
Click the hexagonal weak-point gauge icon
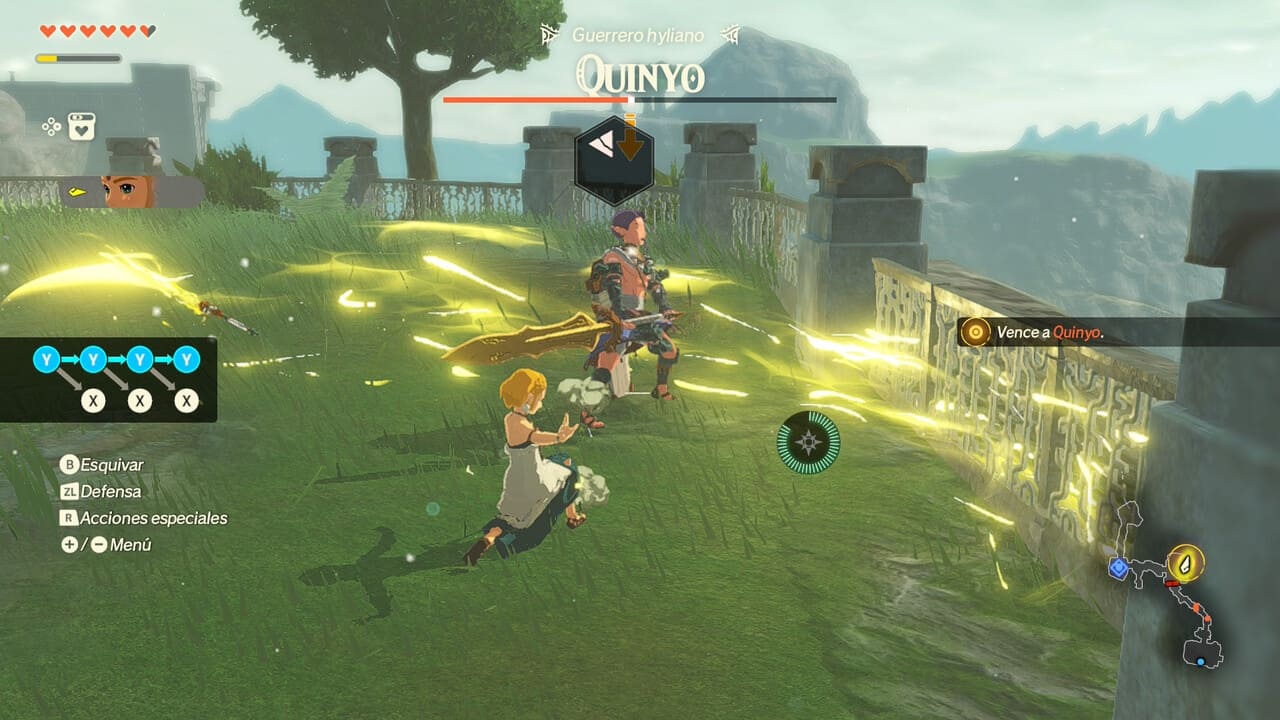point(614,157)
